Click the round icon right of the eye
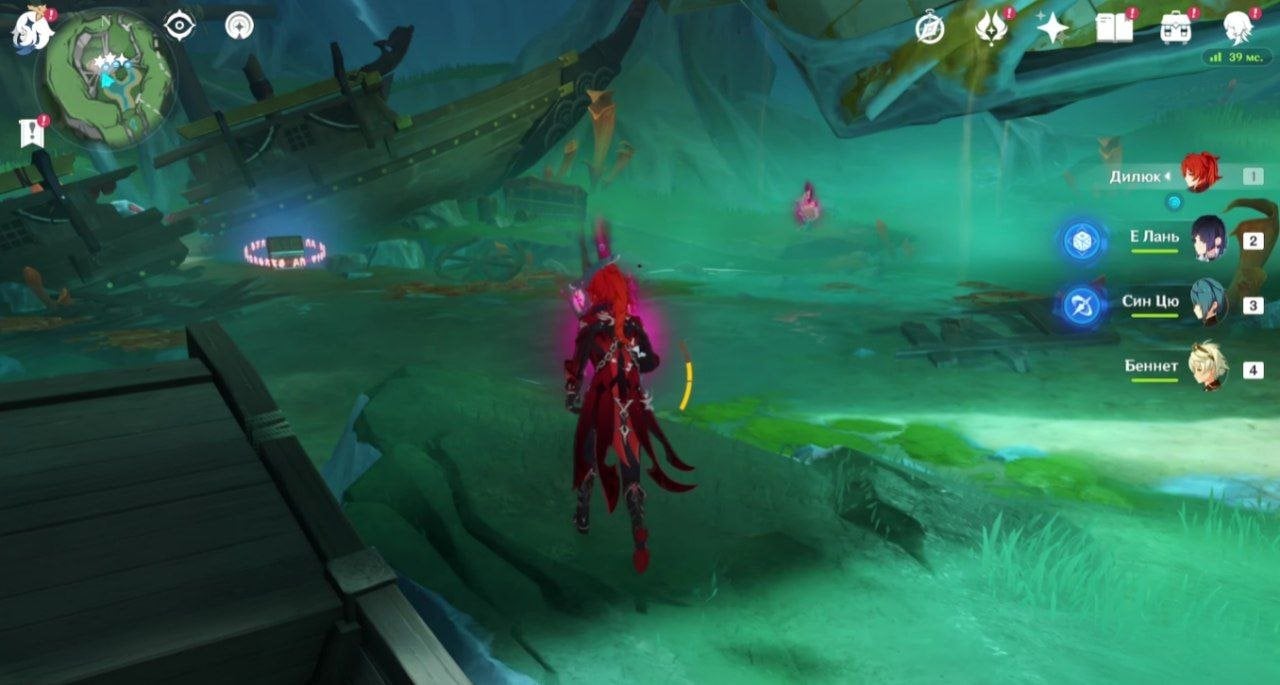 239,25
